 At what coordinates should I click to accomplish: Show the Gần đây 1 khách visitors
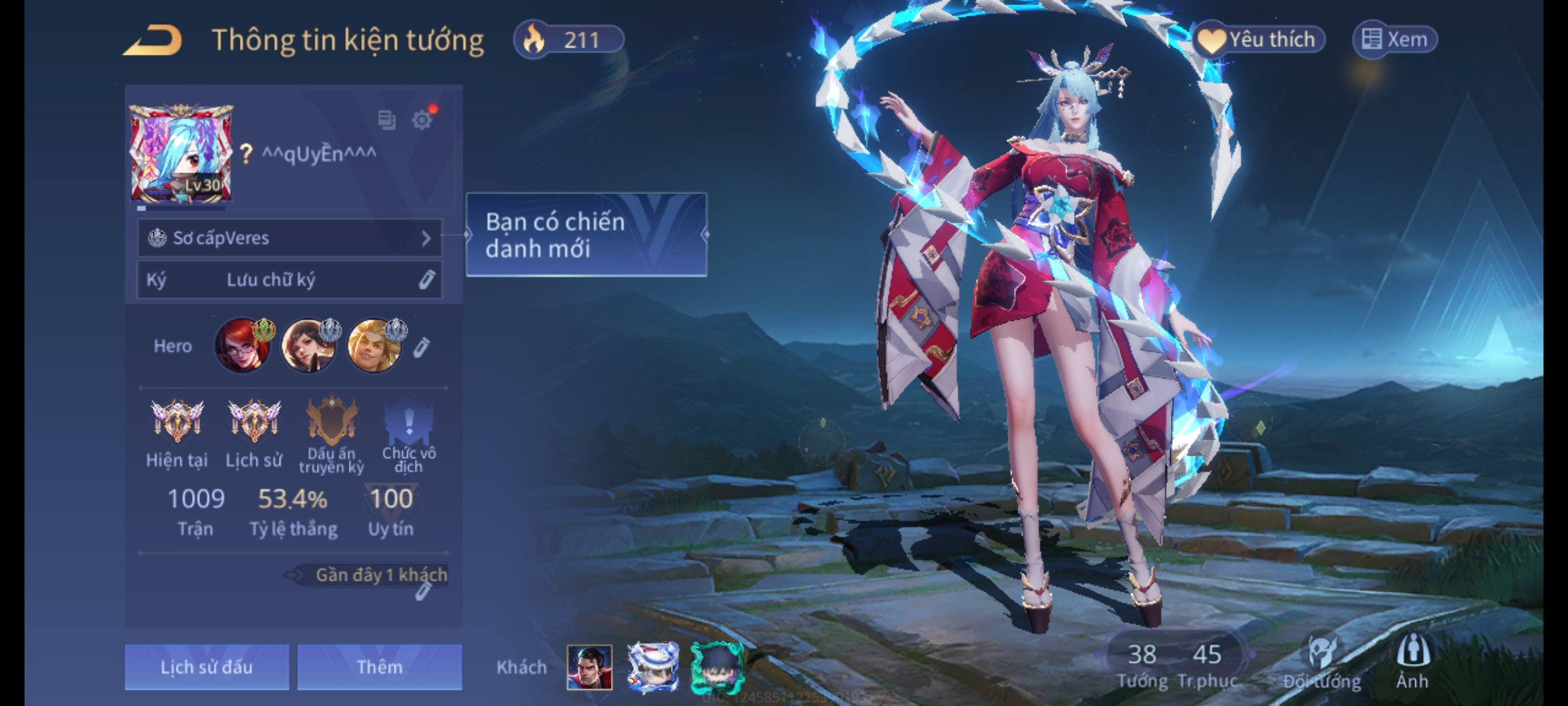381,575
